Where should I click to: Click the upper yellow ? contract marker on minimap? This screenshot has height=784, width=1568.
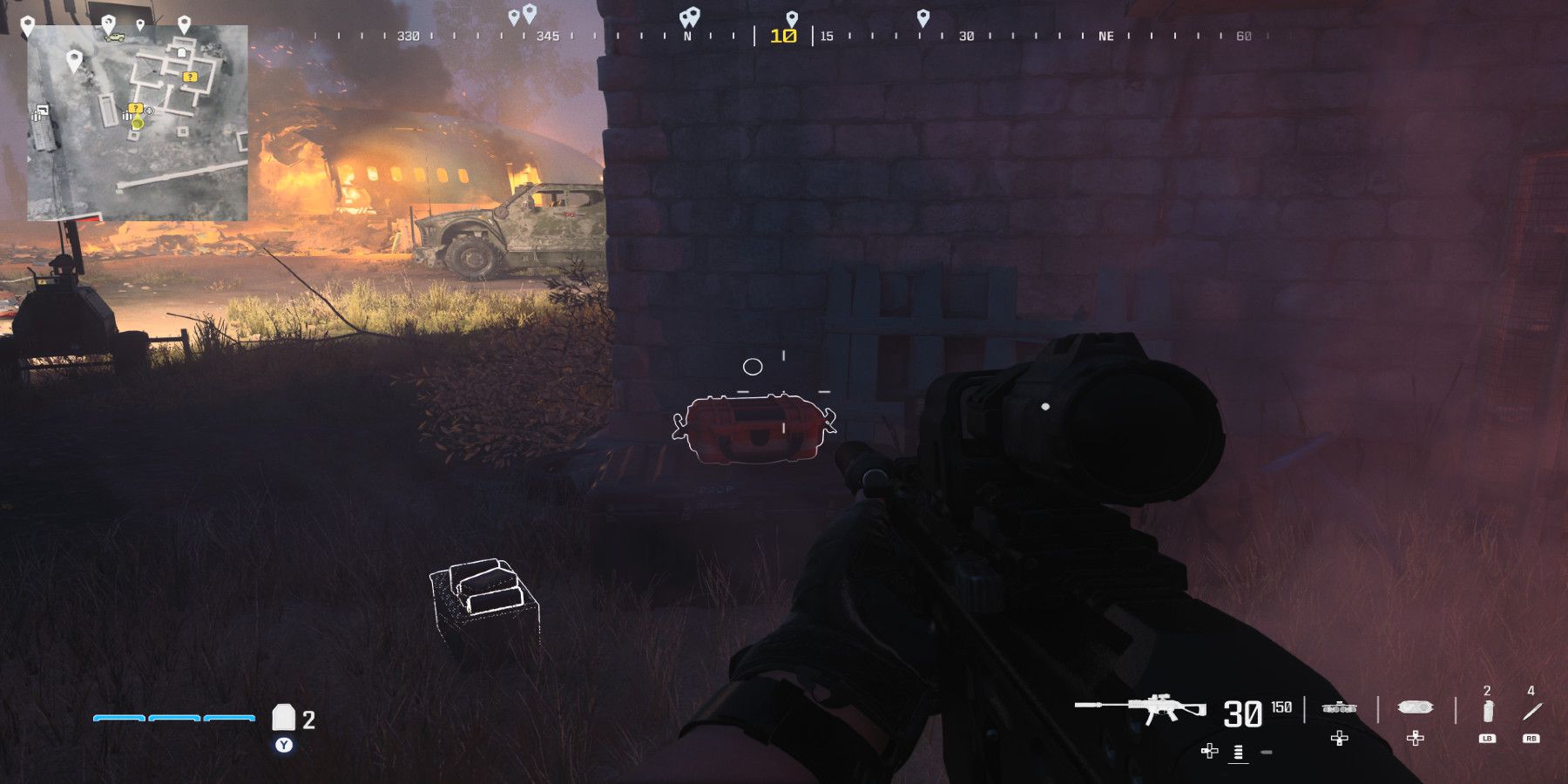pyautogui.click(x=189, y=77)
